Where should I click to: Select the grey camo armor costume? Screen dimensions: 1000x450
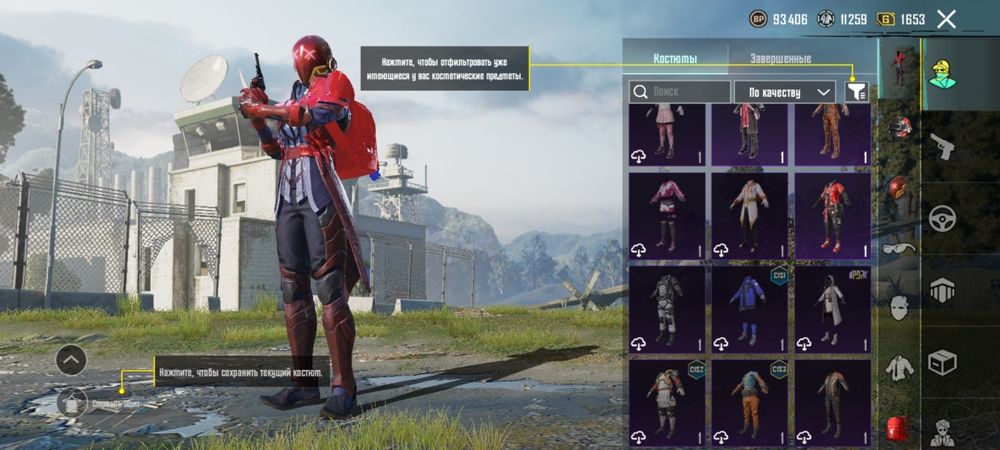coord(666,309)
